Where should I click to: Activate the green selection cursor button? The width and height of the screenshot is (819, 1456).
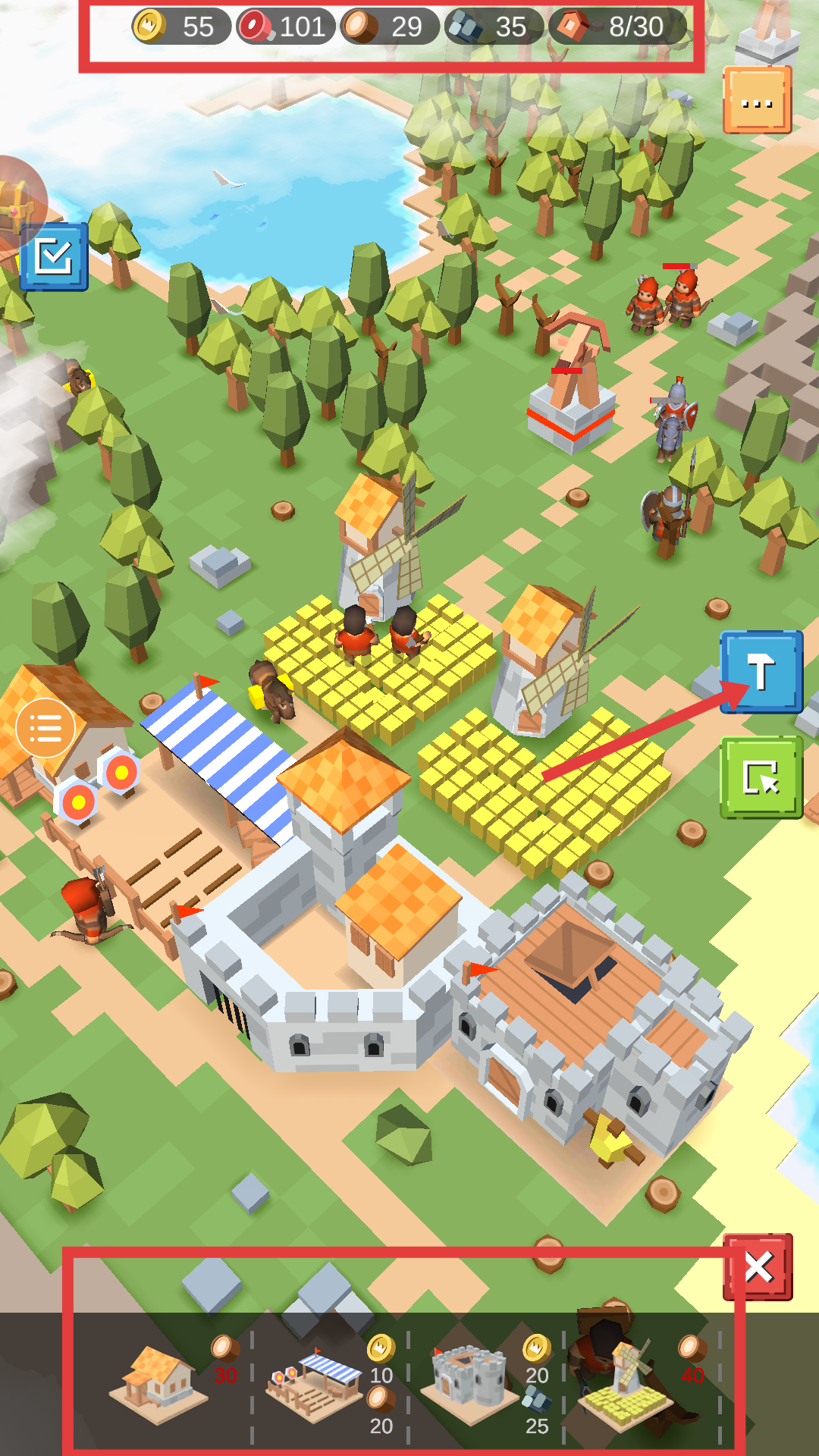[761, 777]
